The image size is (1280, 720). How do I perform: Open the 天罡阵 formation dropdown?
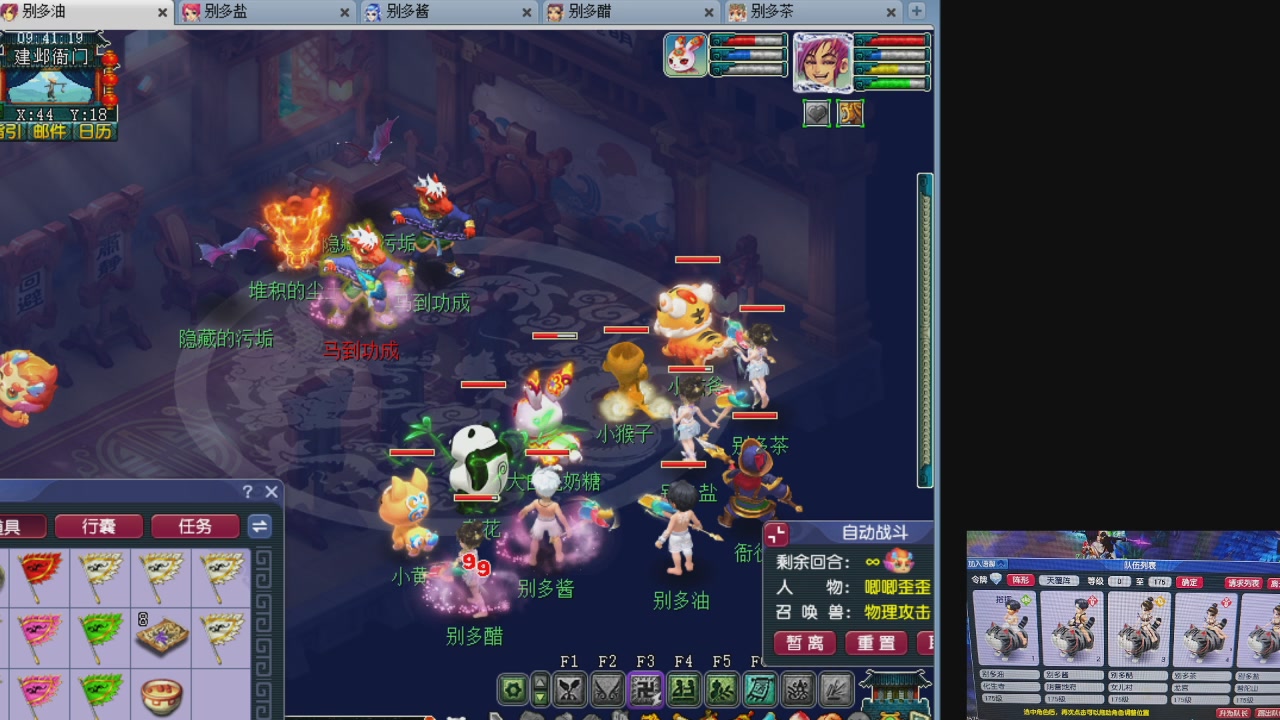pyautogui.click(x=1058, y=581)
